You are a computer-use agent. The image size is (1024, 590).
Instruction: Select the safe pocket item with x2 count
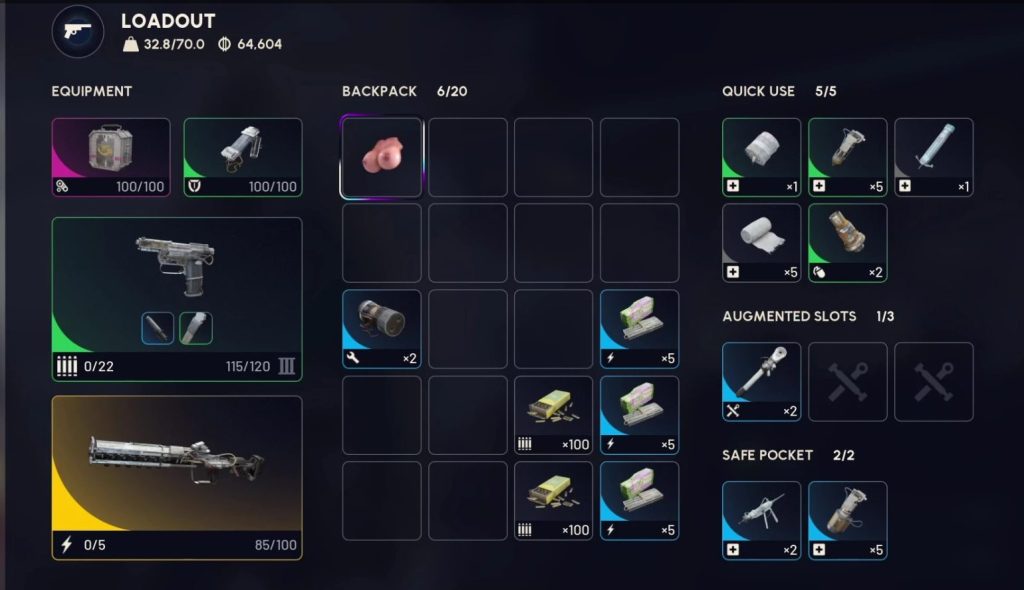click(761, 520)
